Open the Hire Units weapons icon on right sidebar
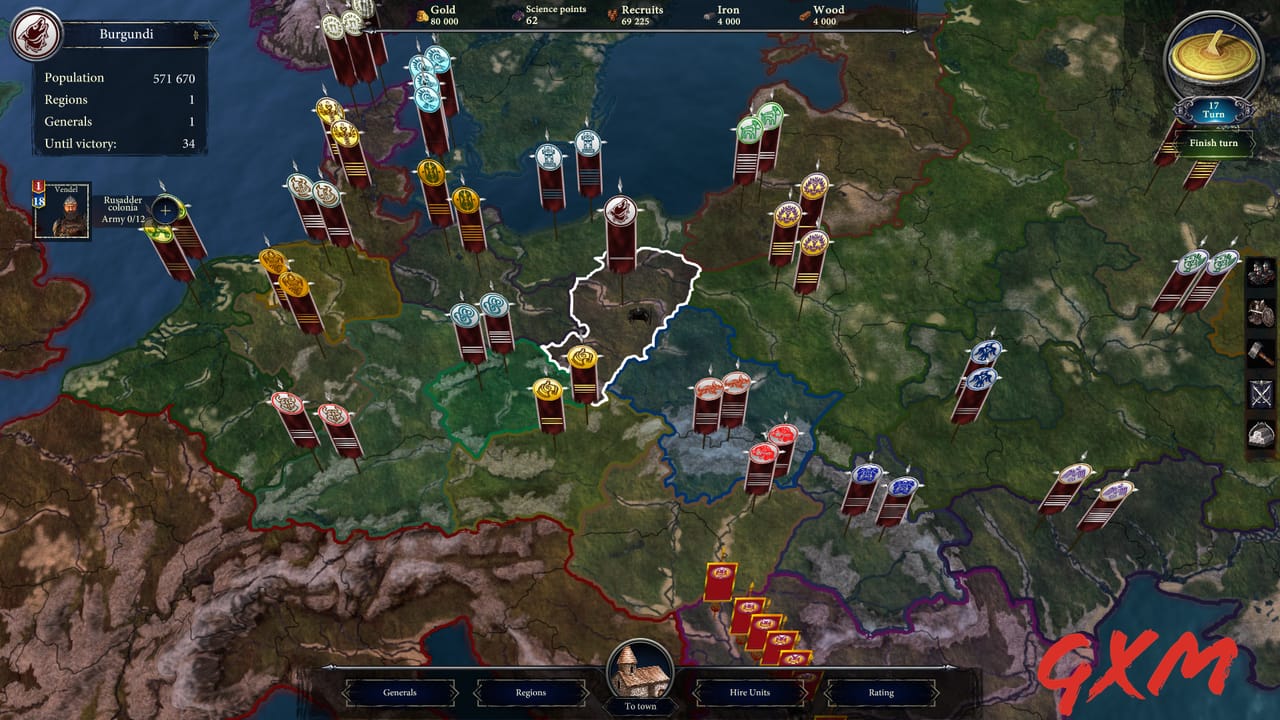Image resolution: width=1280 pixels, height=720 pixels. pyautogui.click(x=1260, y=313)
